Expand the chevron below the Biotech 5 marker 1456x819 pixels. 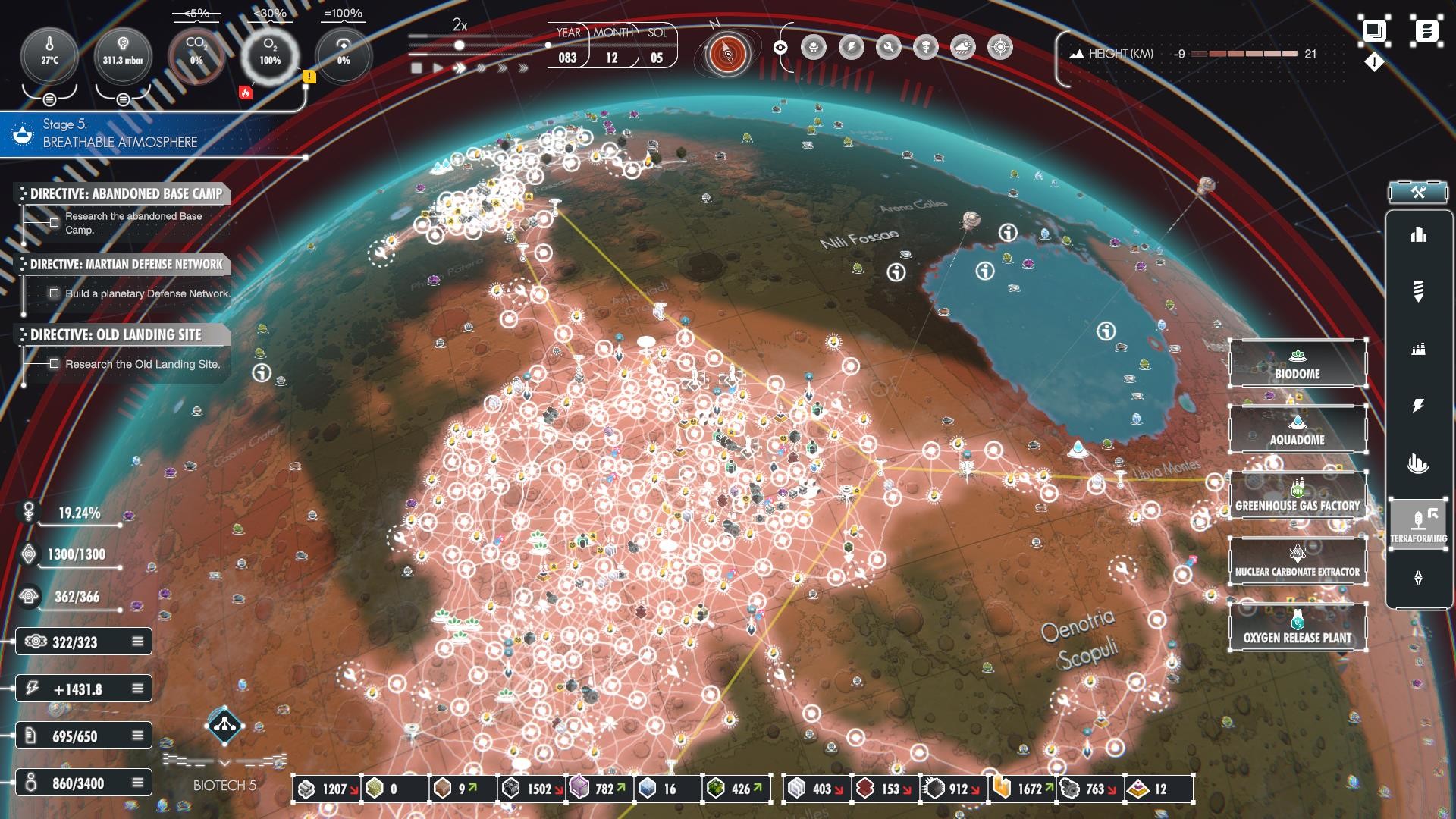224,764
